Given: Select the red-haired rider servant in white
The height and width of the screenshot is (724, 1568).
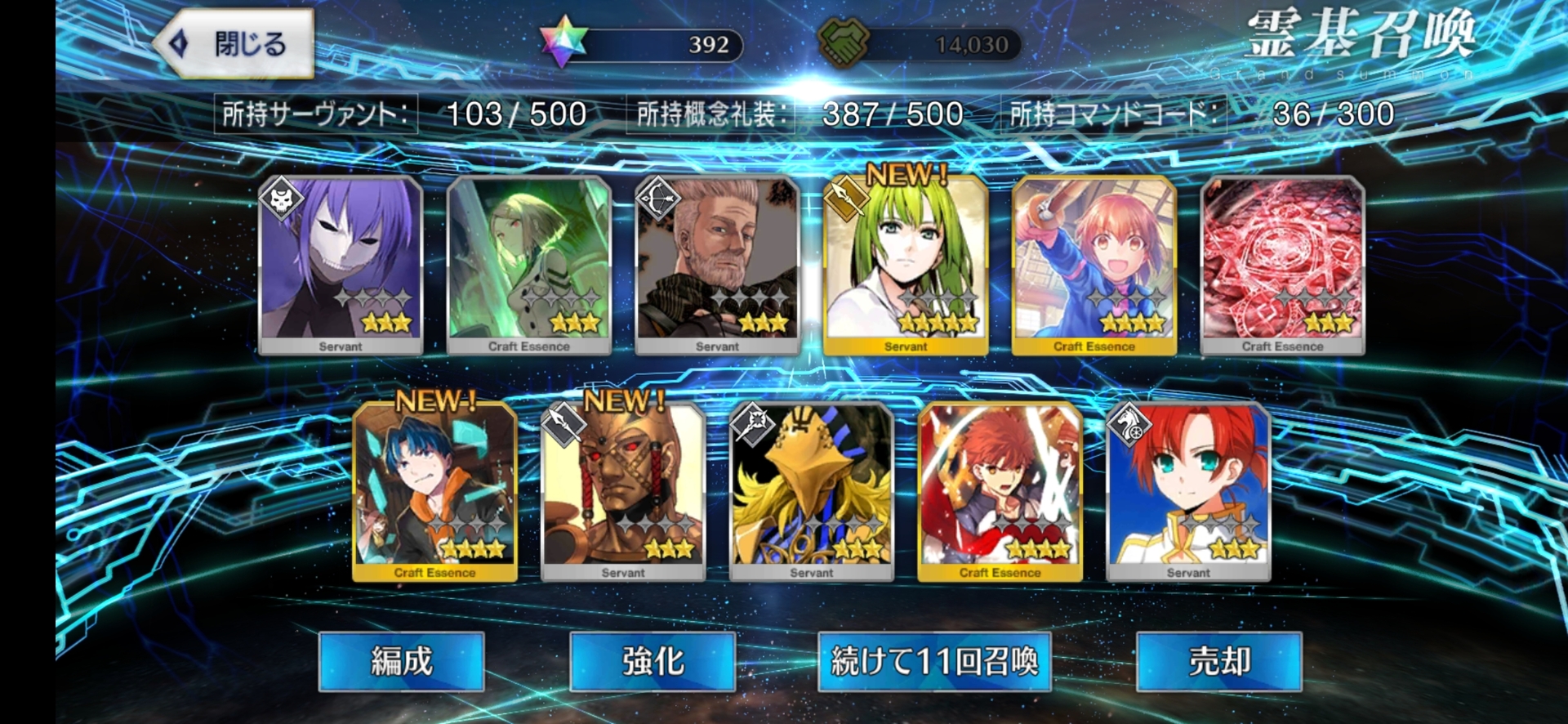Looking at the screenshot, I should 1188,492.
